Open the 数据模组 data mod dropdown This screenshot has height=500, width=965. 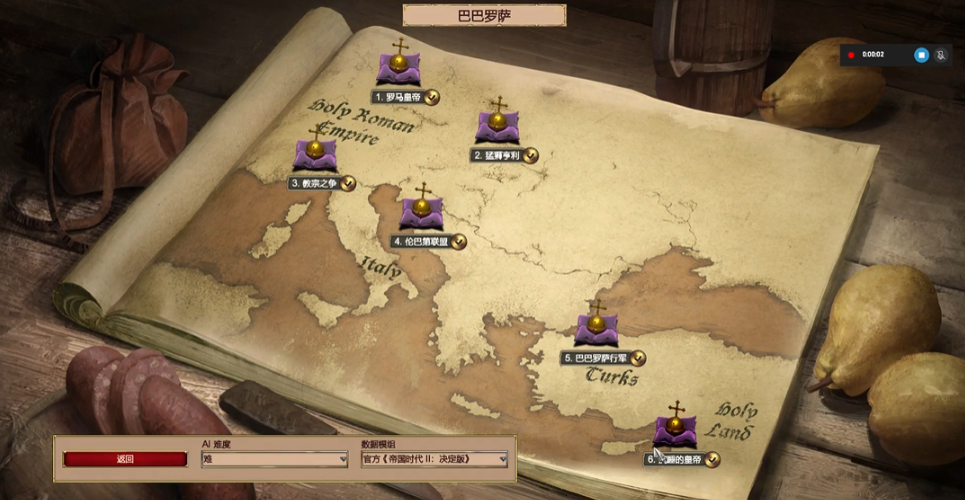point(434,460)
